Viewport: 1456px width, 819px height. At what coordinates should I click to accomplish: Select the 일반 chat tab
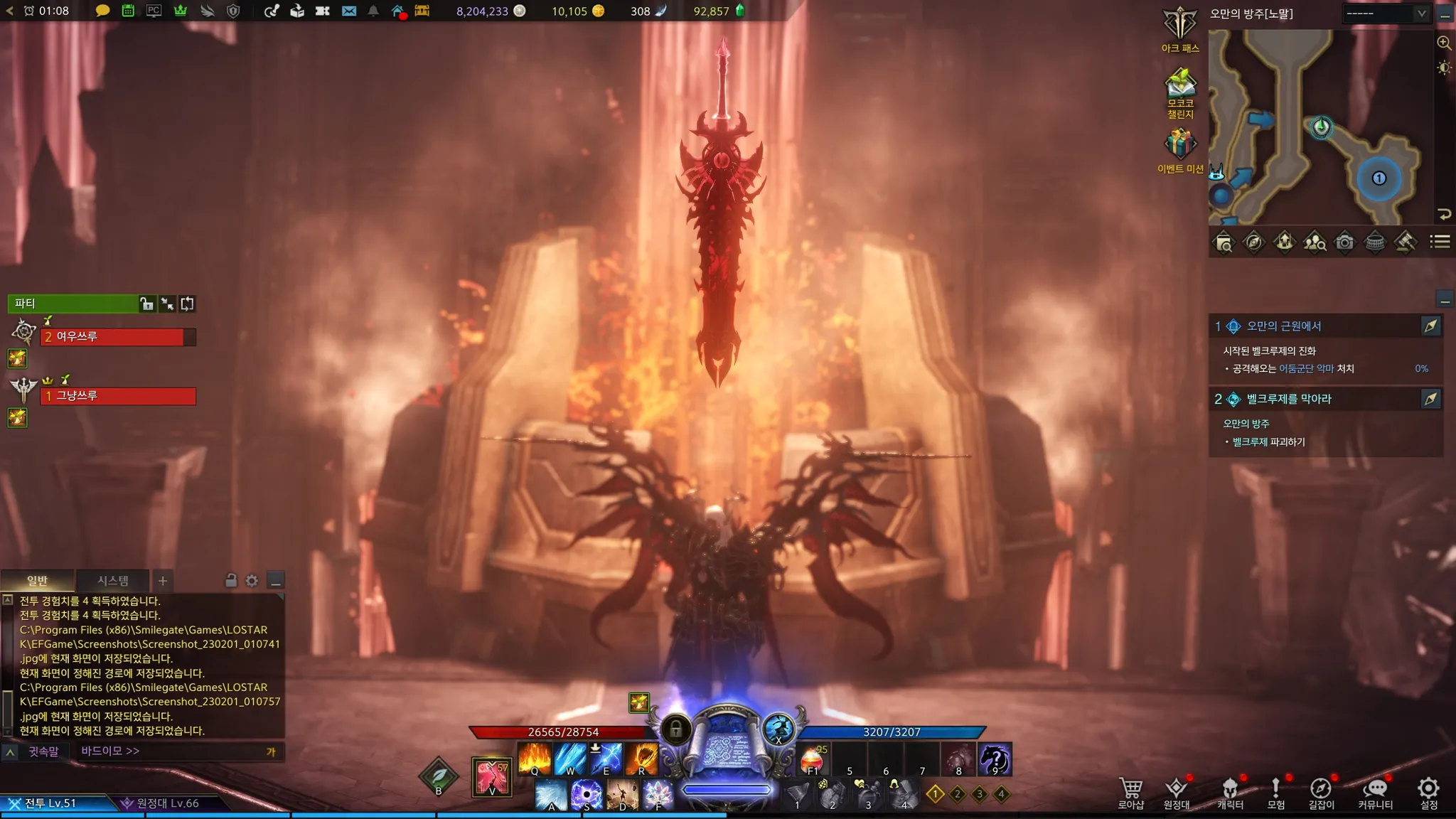[x=37, y=581]
